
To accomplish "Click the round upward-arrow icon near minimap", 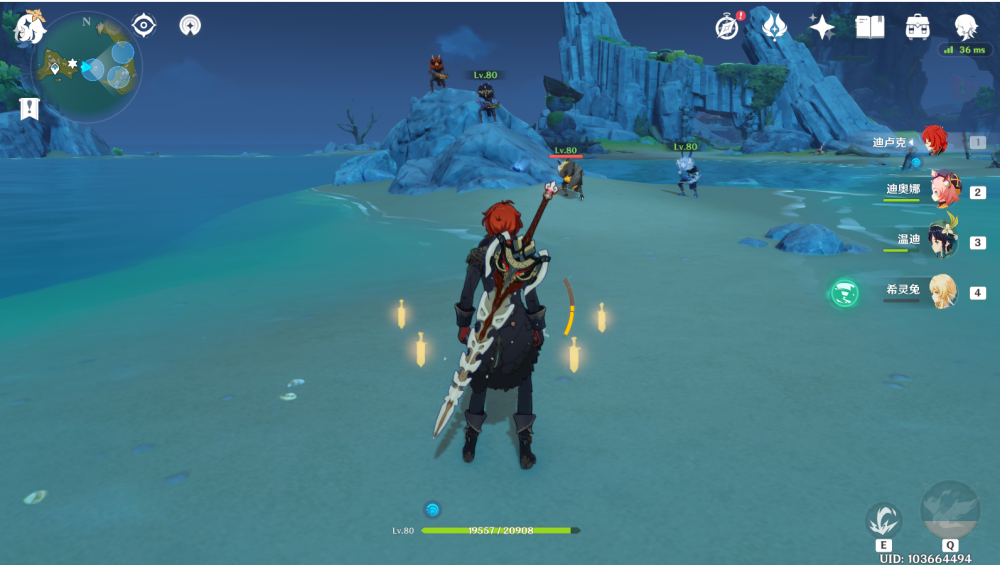I will (x=190, y=25).
